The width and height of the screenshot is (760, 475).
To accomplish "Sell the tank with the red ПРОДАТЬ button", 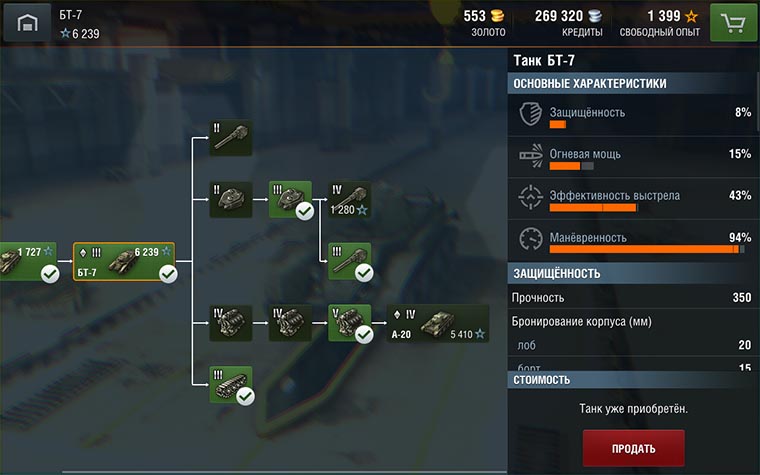I will pos(634,448).
